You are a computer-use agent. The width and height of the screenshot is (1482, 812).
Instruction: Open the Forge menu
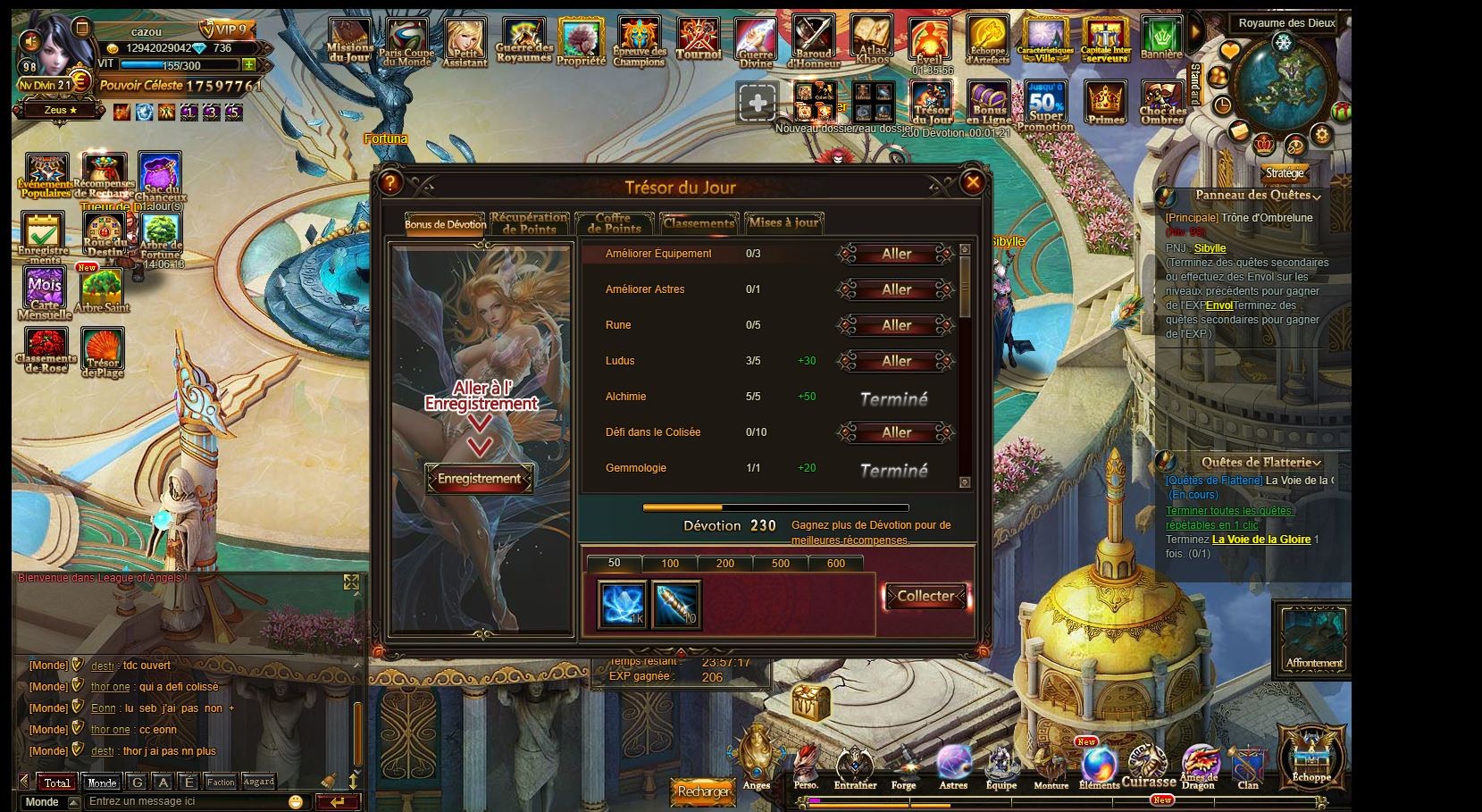[x=903, y=768]
